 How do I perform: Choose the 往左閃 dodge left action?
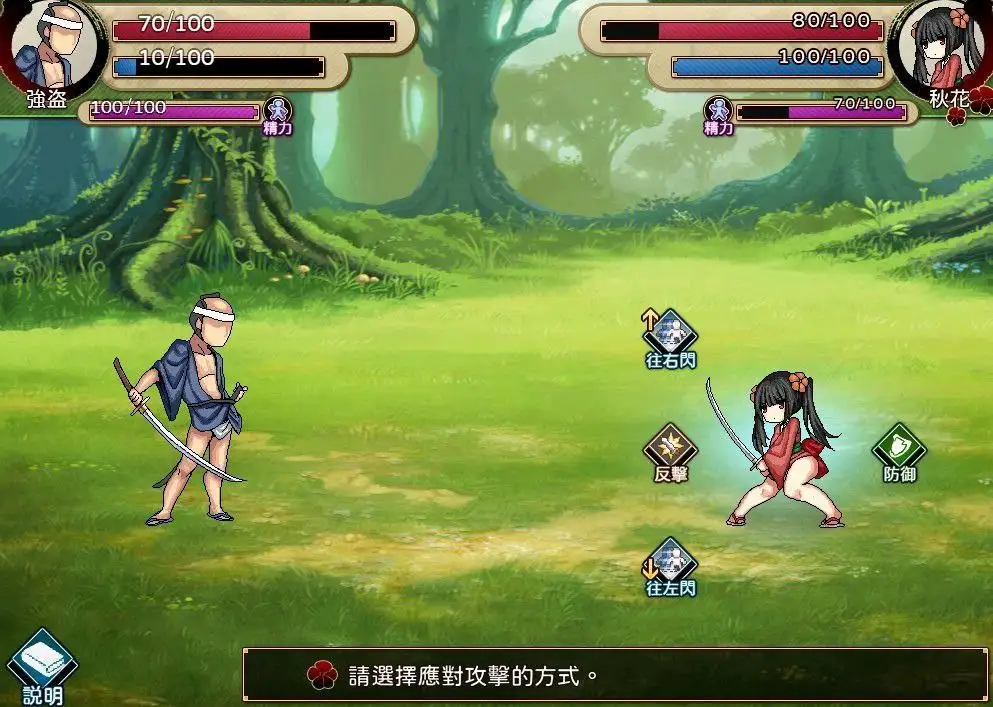(670, 562)
